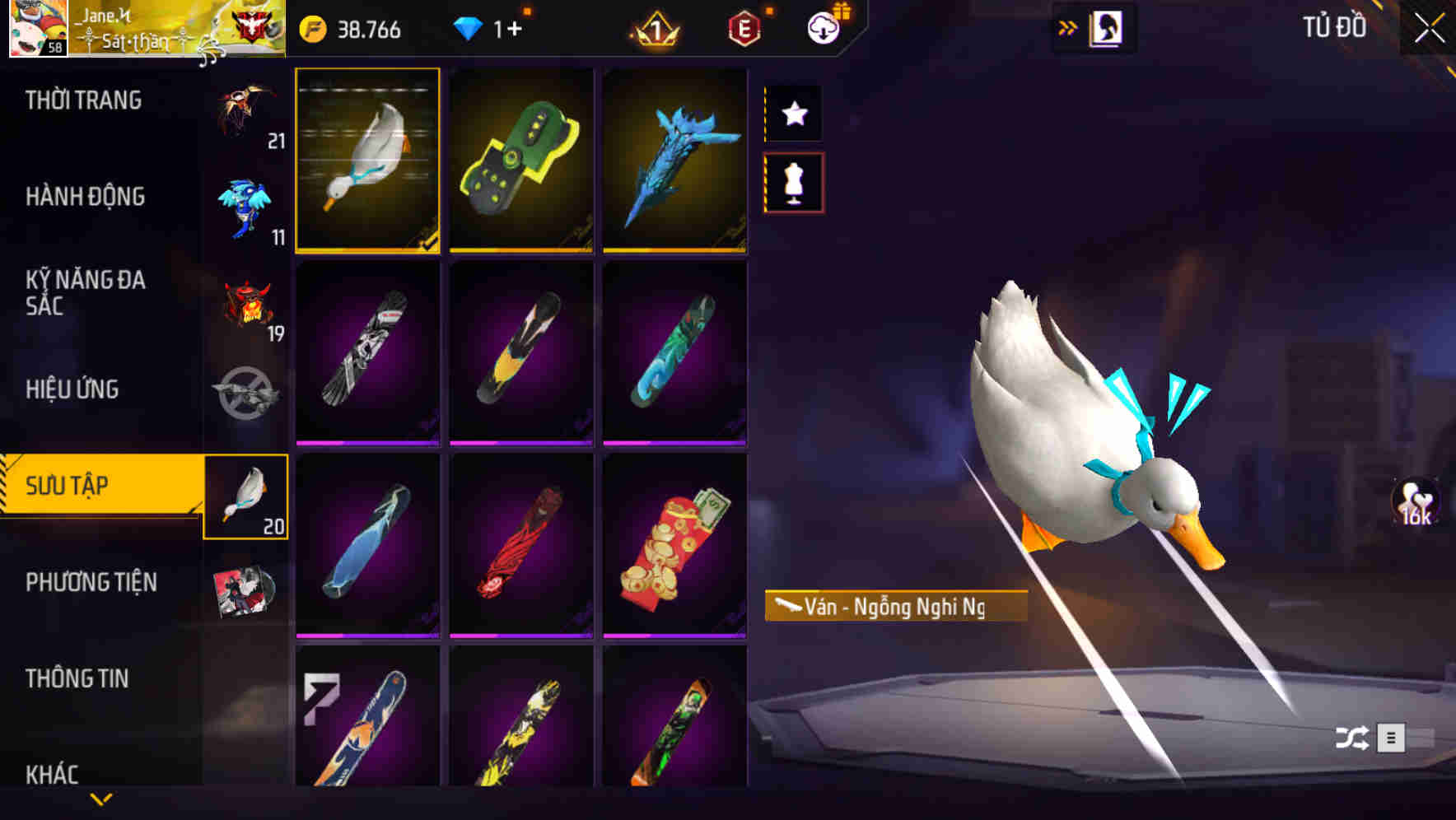Click the purple rarity bar under a skateboard
The height and width of the screenshot is (820, 1456).
pyautogui.click(x=367, y=441)
